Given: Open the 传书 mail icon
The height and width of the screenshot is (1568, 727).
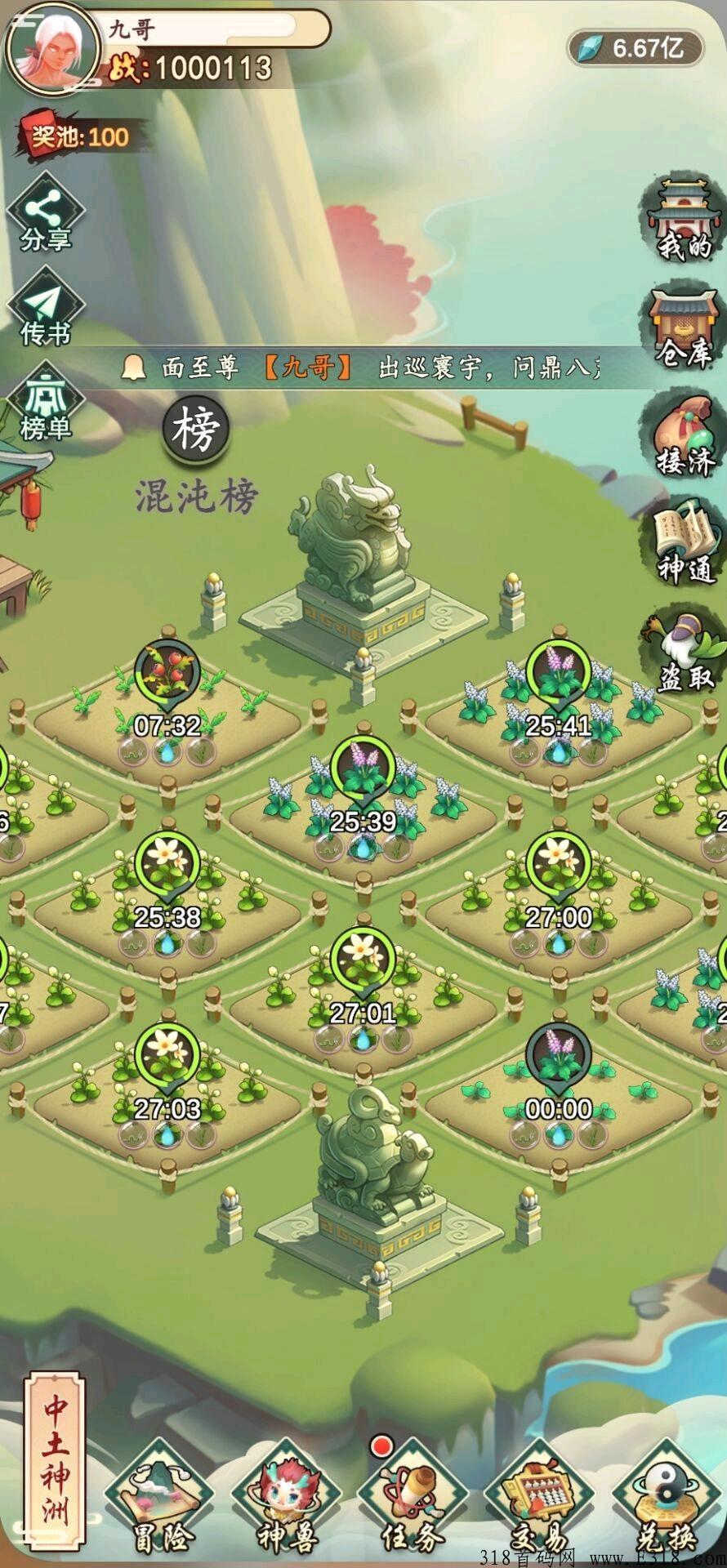Looking at the screenshot, I should [x=46, y=310].
